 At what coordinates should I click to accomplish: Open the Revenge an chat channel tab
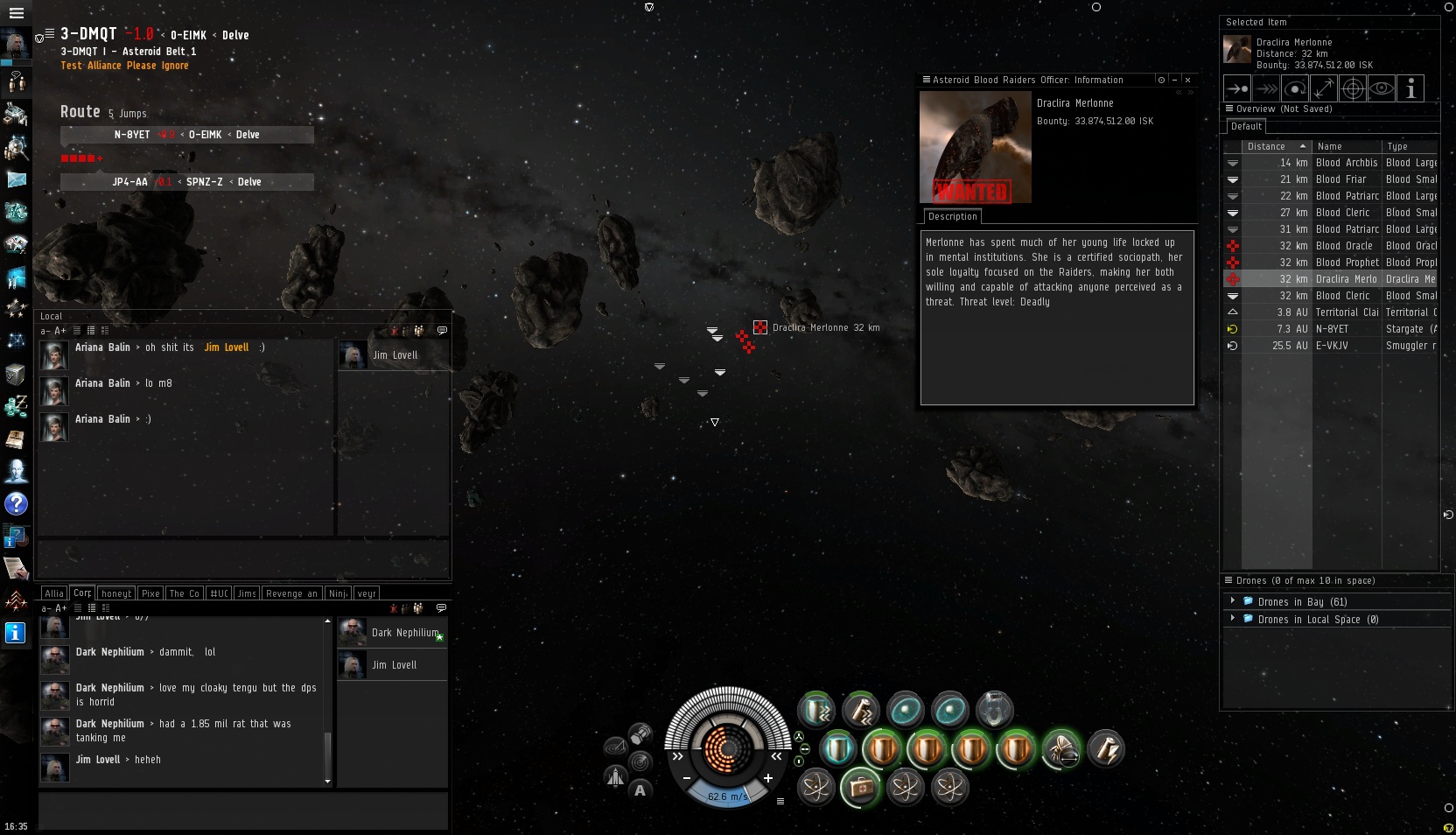click(x=291, y=593)
